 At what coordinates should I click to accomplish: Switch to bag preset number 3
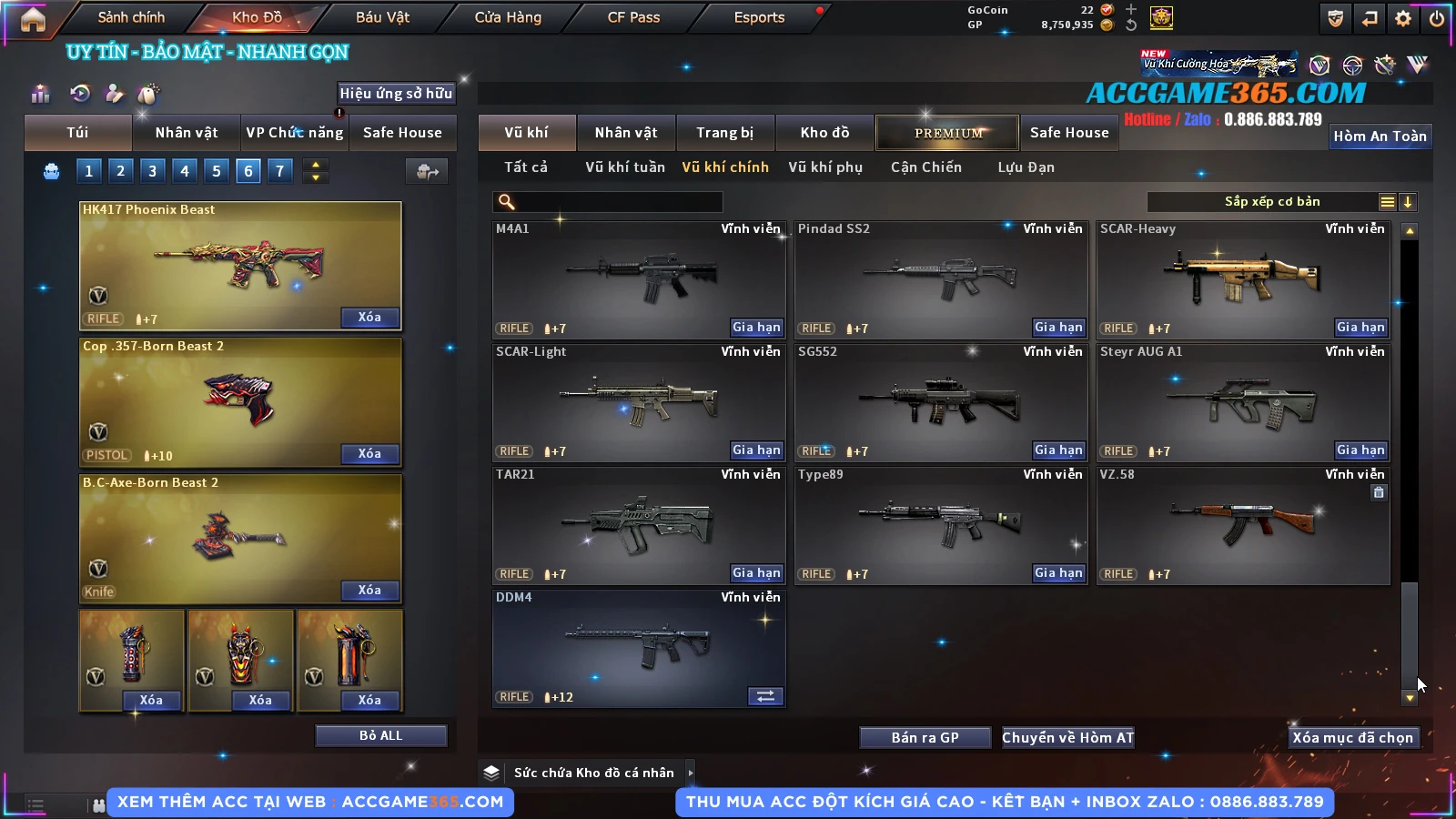point(152,171)
